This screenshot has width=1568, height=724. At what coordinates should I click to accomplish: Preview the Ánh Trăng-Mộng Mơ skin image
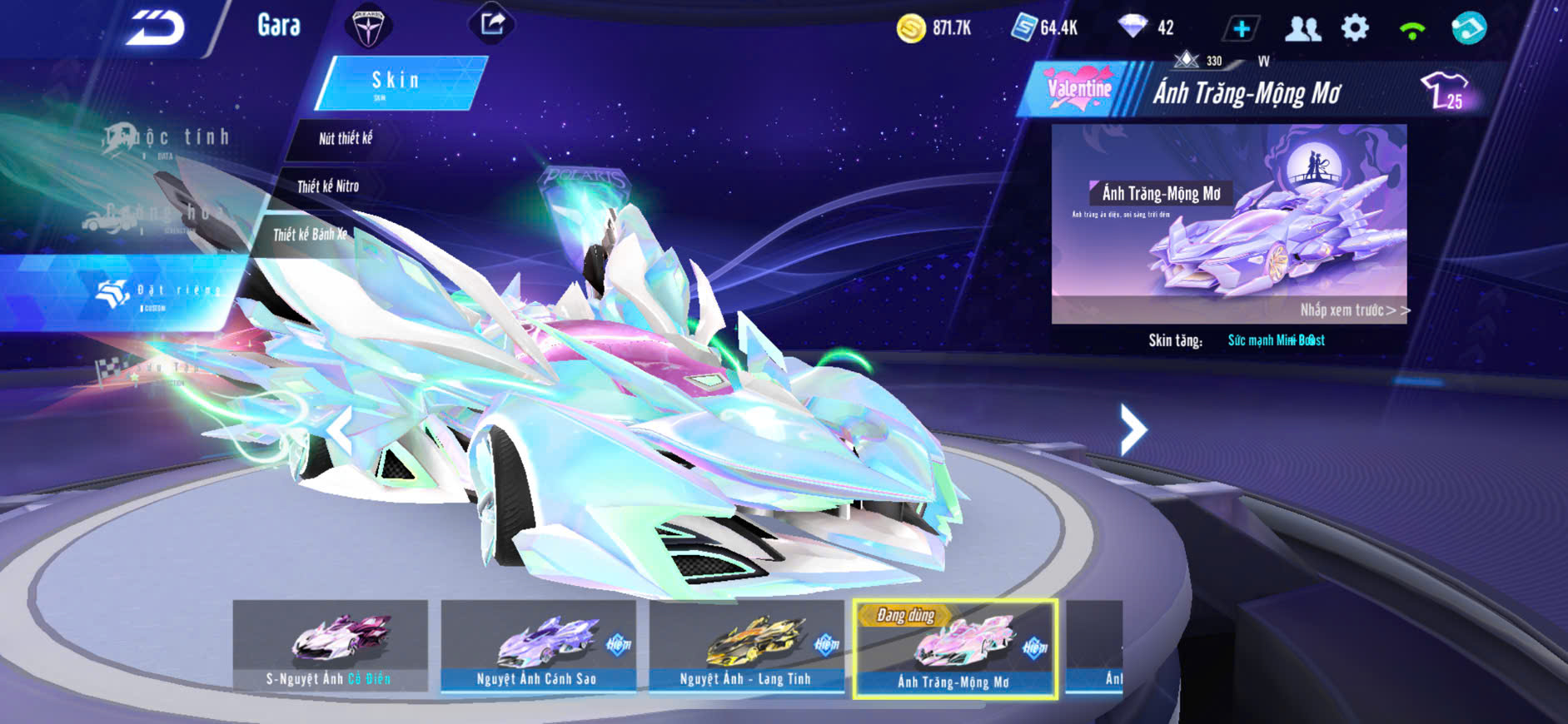1229,223
